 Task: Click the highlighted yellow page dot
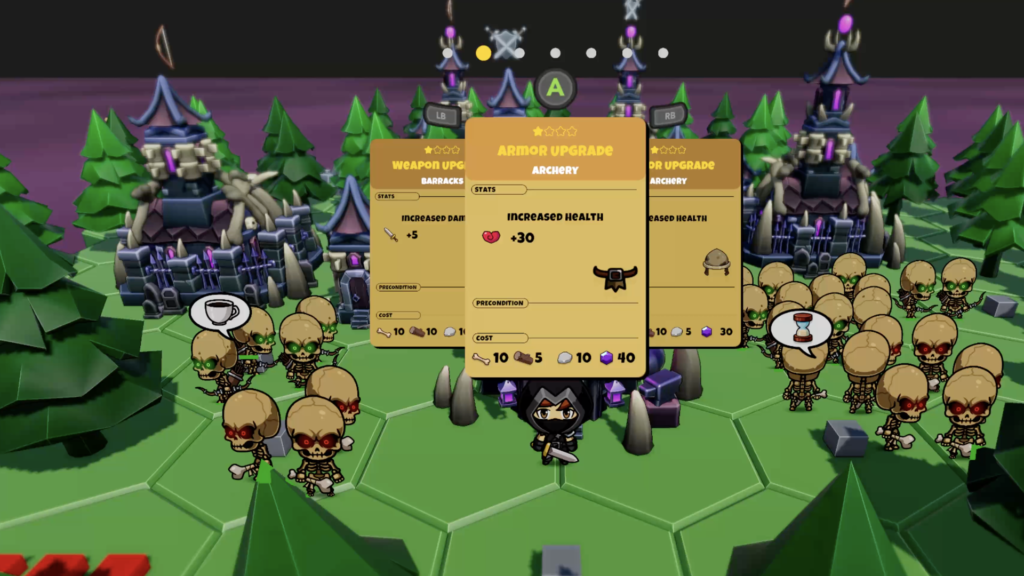coord(484,53)
